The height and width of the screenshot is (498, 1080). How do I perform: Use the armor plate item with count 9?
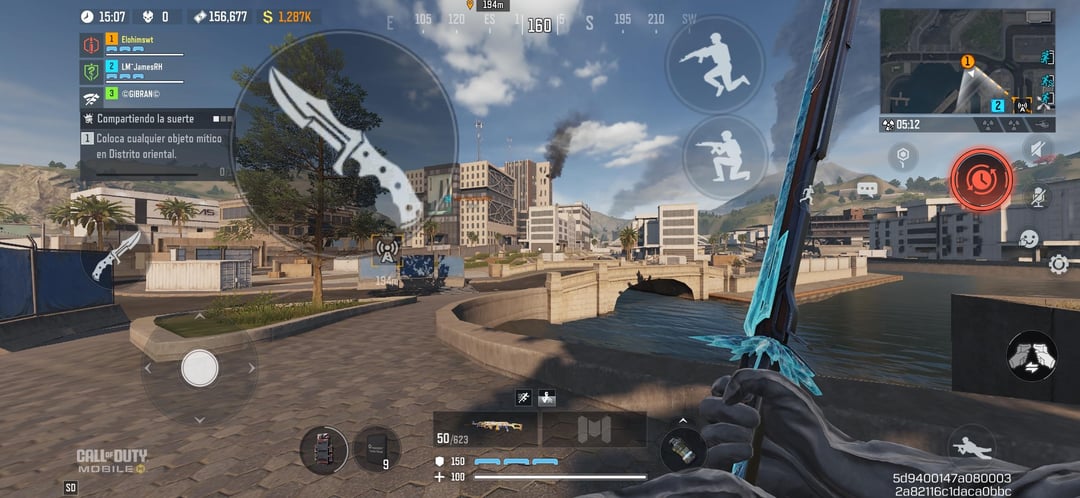coord(376,449)
